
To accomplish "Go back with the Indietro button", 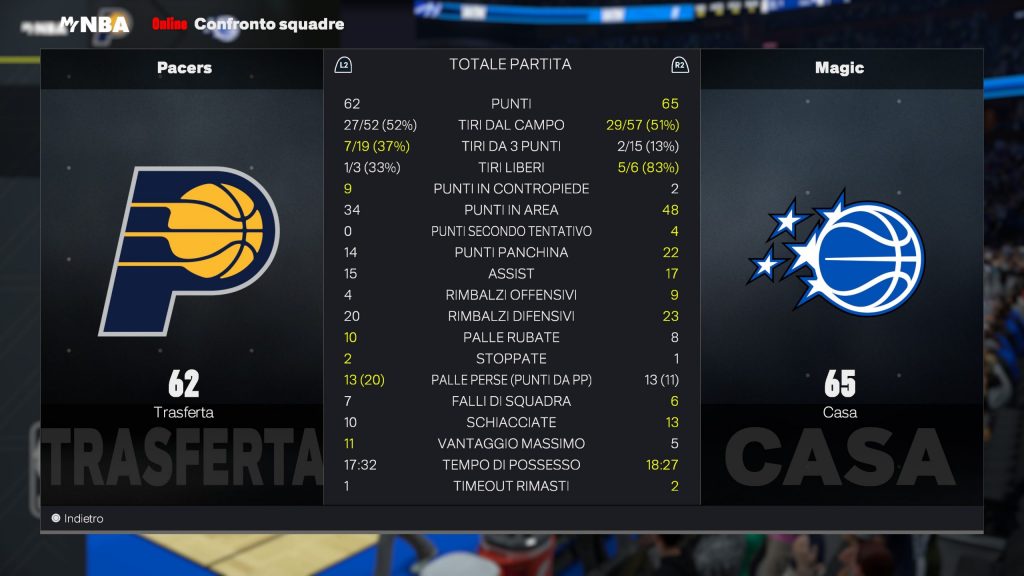I will pos(78,519).
